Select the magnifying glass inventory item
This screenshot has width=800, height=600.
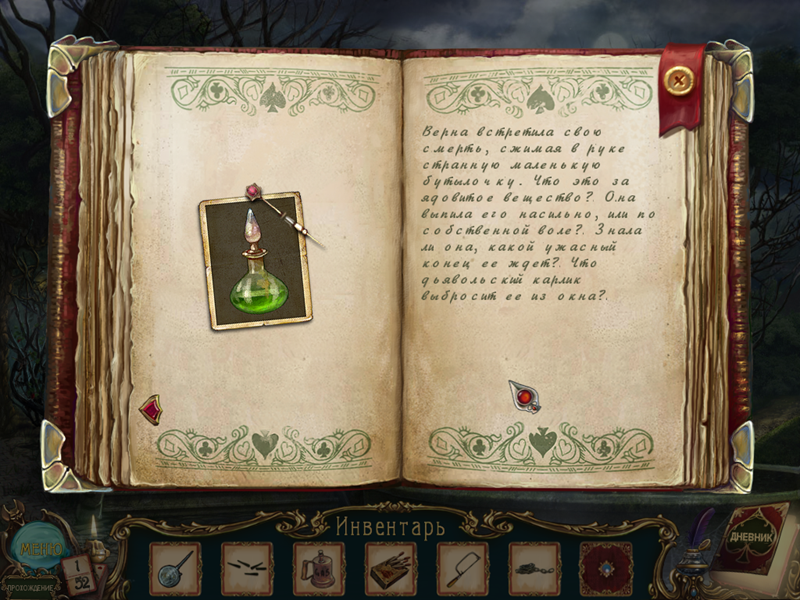pos(174,570)
